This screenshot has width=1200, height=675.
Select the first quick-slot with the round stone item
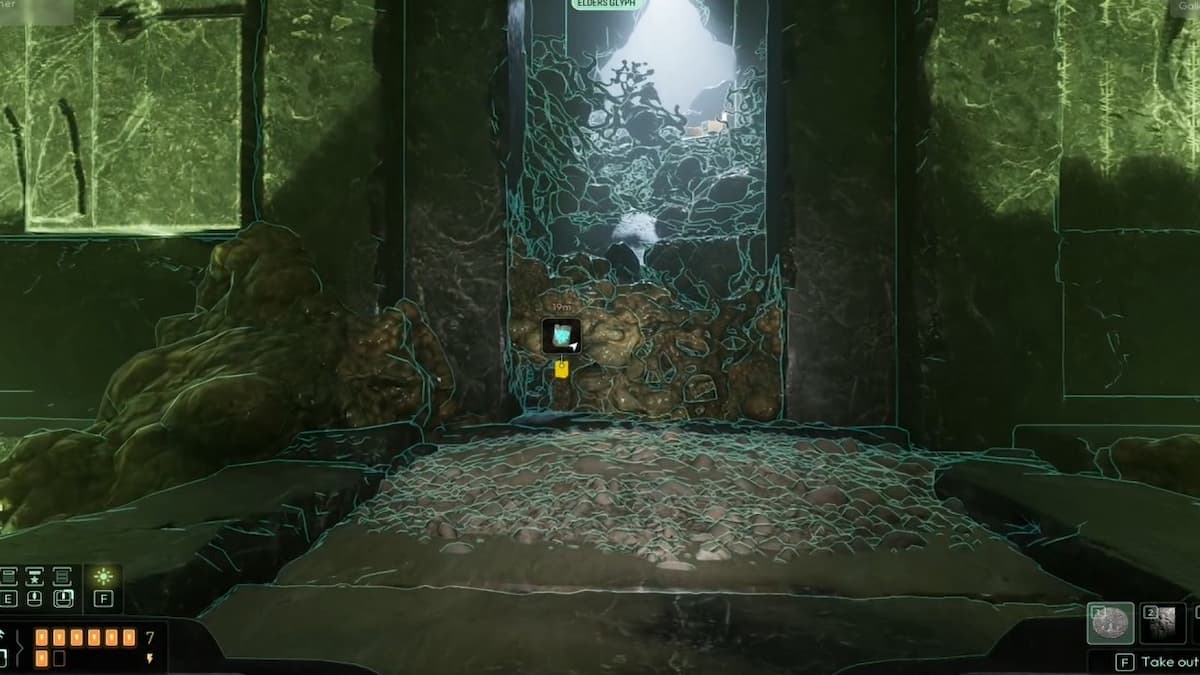coord(1110,623)
